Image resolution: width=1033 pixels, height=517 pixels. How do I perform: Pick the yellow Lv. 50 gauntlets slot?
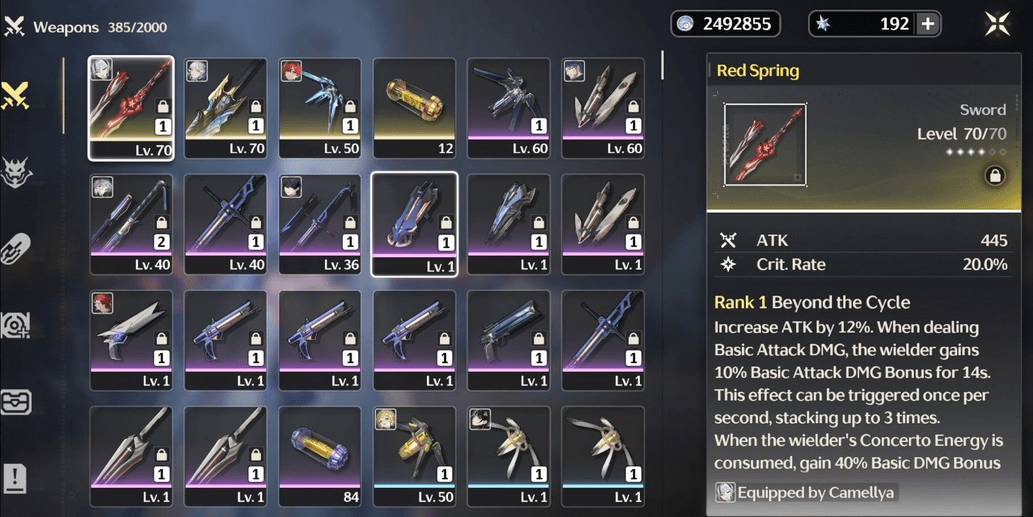(414, 456)
